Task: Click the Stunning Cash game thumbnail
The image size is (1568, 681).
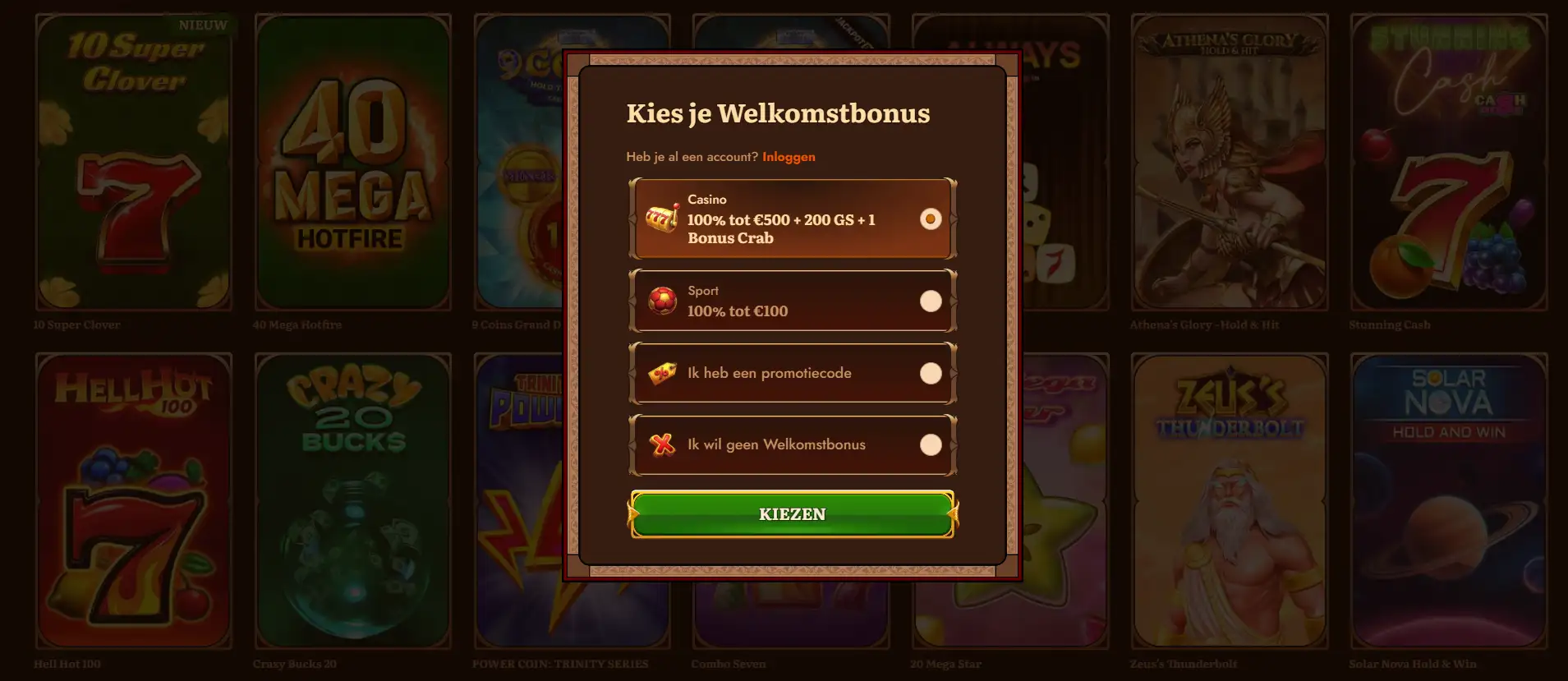Action: pyautogui.click(x=1448, y=164)
